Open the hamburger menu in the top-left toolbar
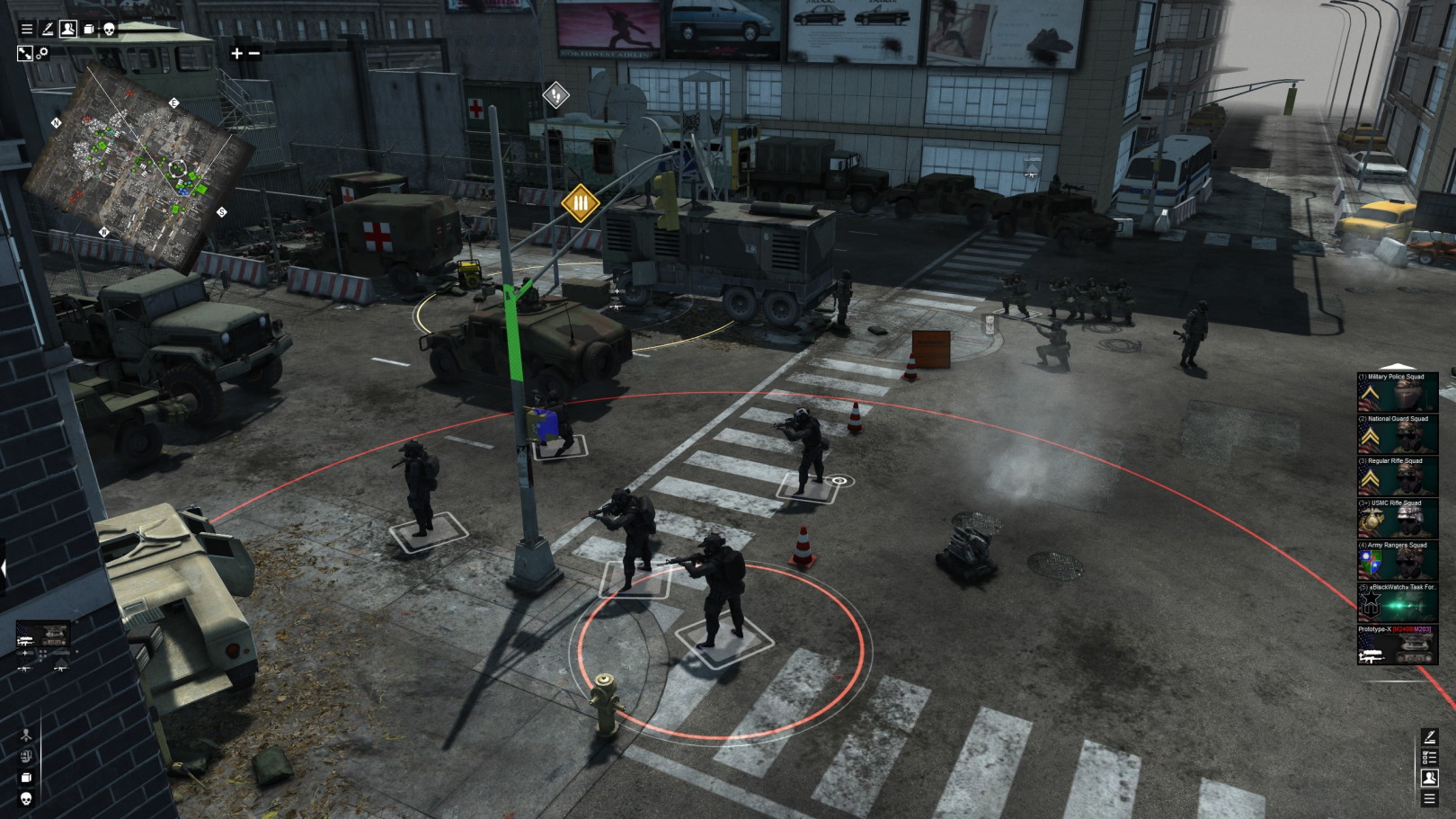The image size is (1456, 819). point(27,30)
